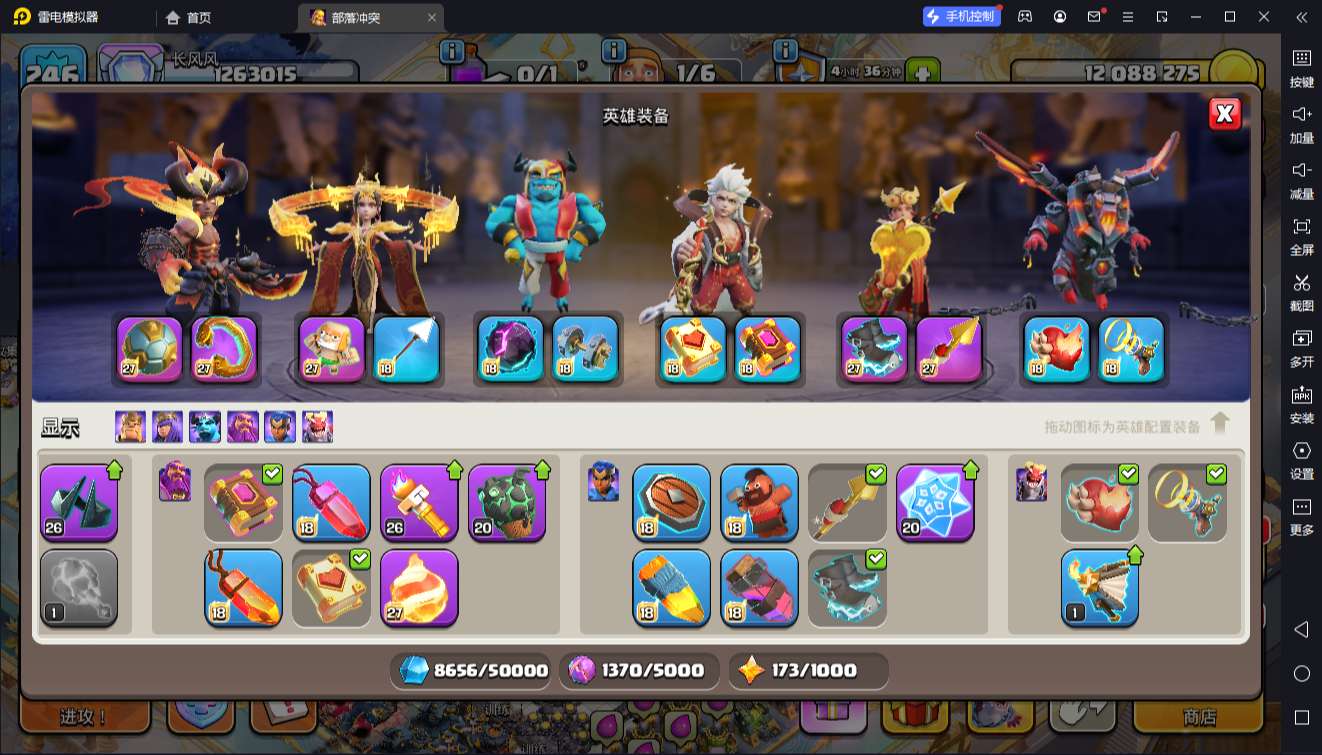Pick the Hog Rider Puppet equipment
The height and width of the screenshot is (755, 1322).
759,503
